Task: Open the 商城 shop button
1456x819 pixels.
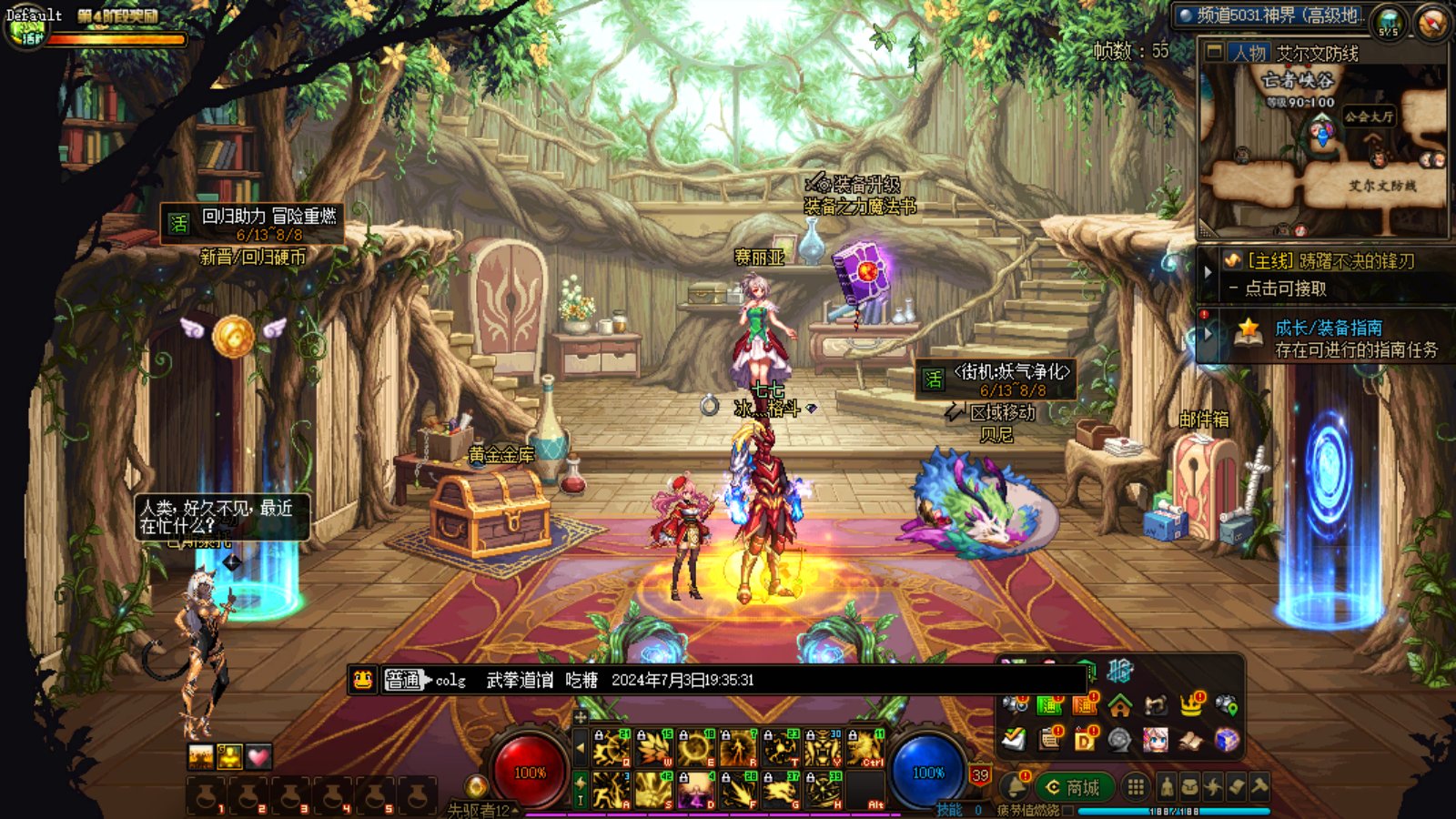Action: pos(1074,787)
